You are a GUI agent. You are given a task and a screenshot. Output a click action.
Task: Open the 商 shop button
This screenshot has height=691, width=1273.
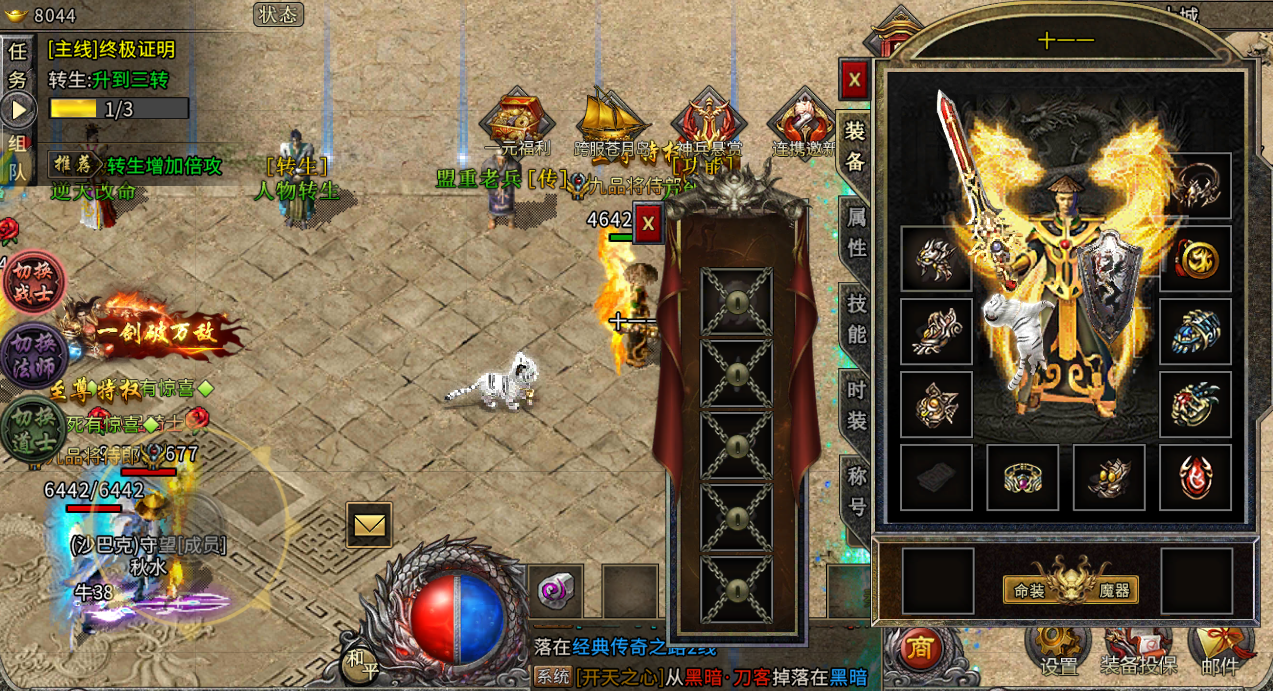tap(921, 649)
